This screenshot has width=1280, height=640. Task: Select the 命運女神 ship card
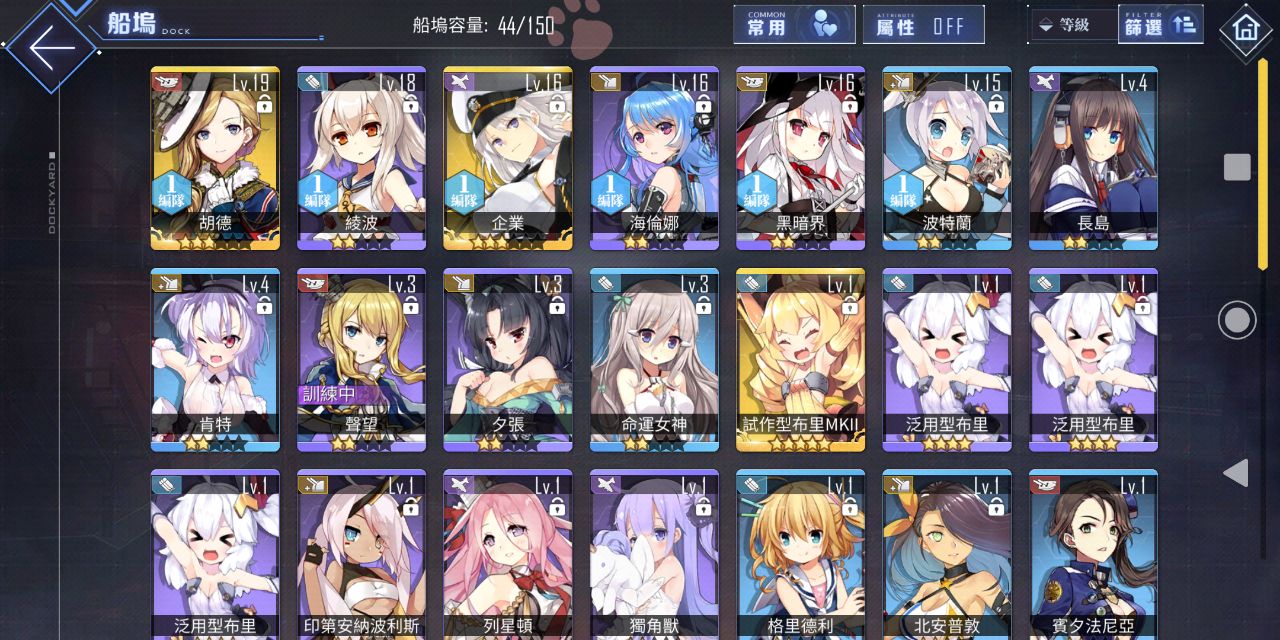tap(654, 359)
